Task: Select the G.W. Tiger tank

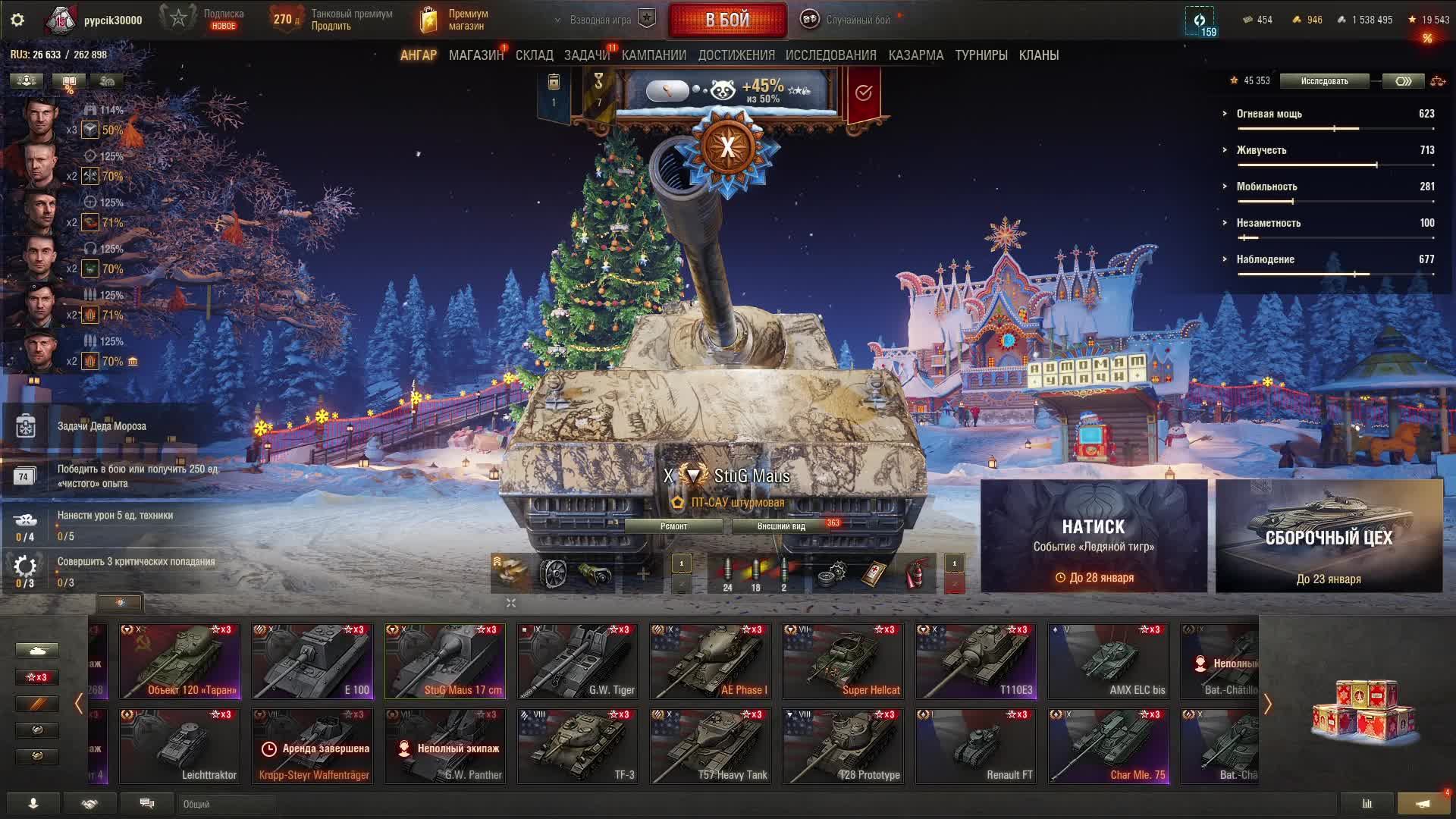Action: tap(578, 661)
